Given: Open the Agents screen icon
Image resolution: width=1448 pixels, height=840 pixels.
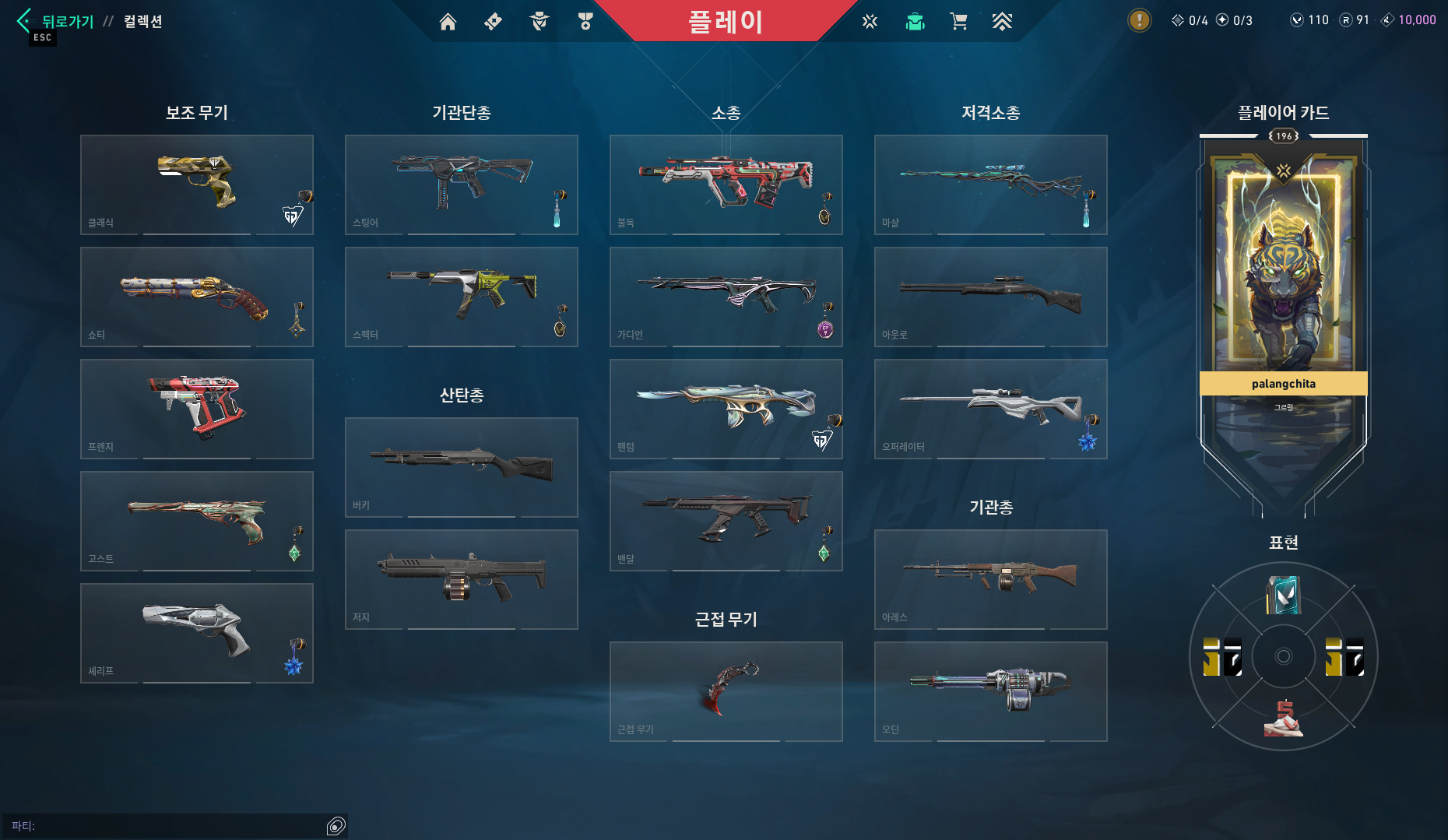Looking at the screenshot, I should tap(537, 21).
